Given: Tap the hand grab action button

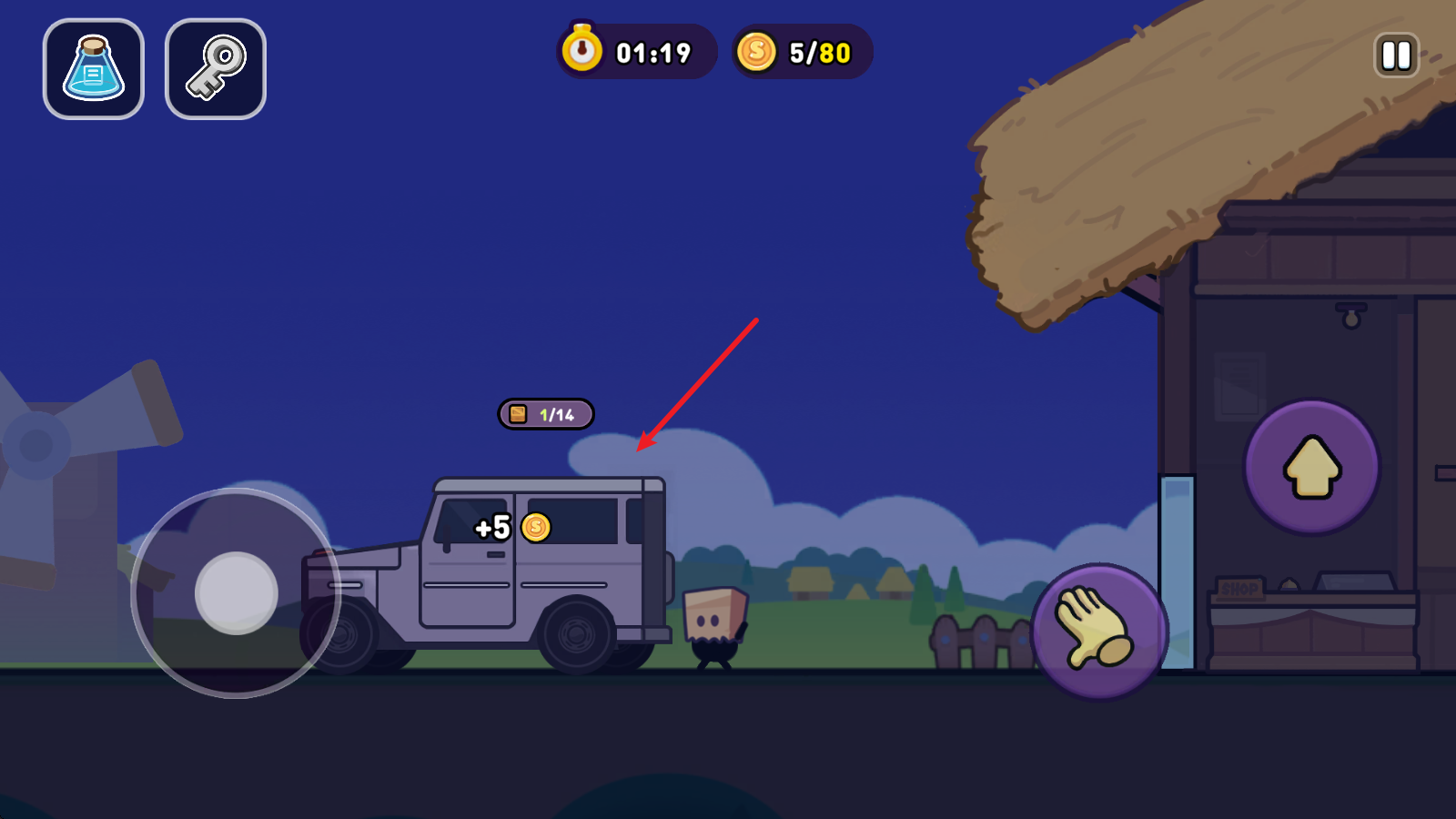Looking at the screenshot, I should coord(1098,630).
